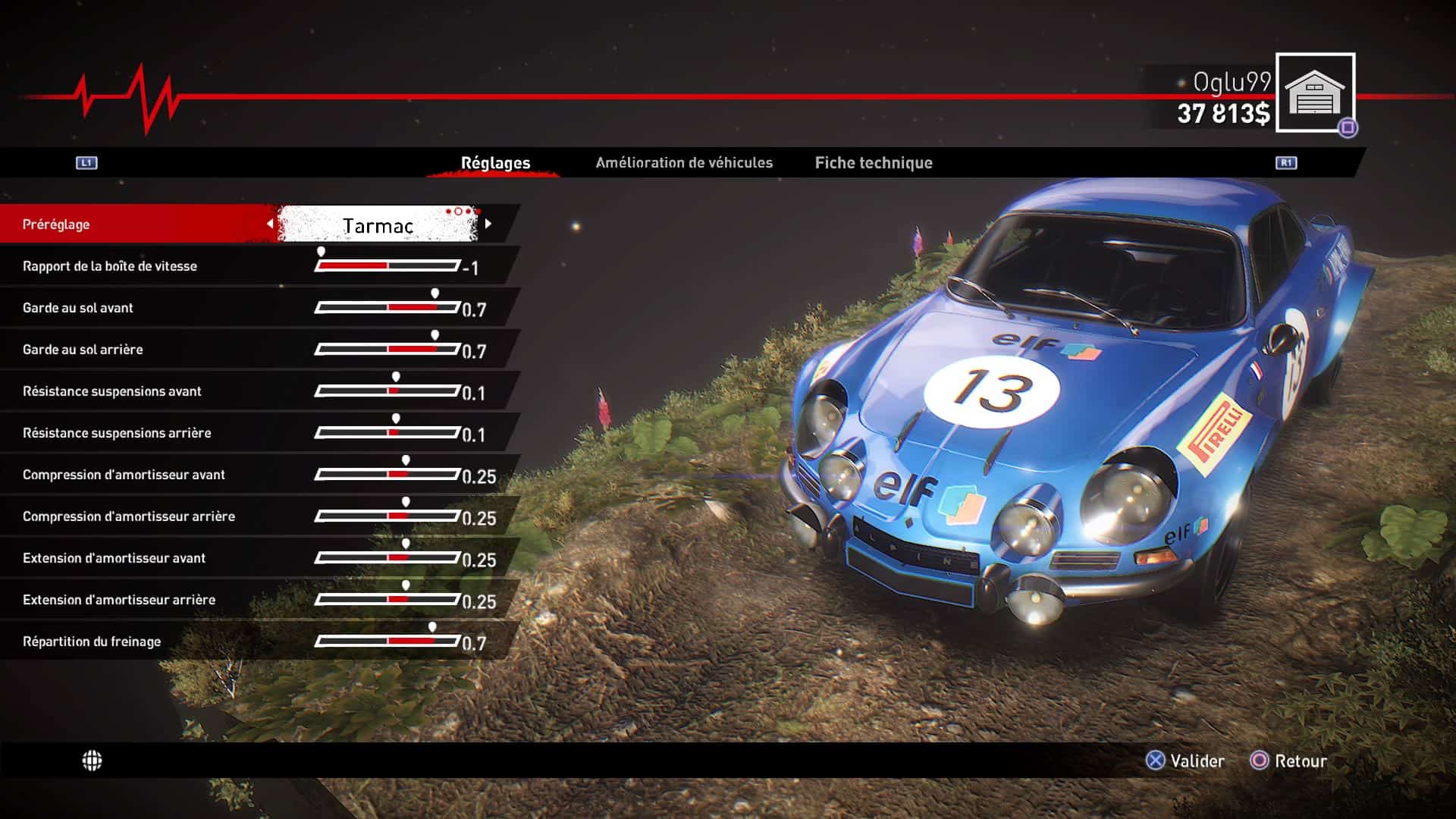Click the globe icon in bottom bar

[x=92, y=761]
